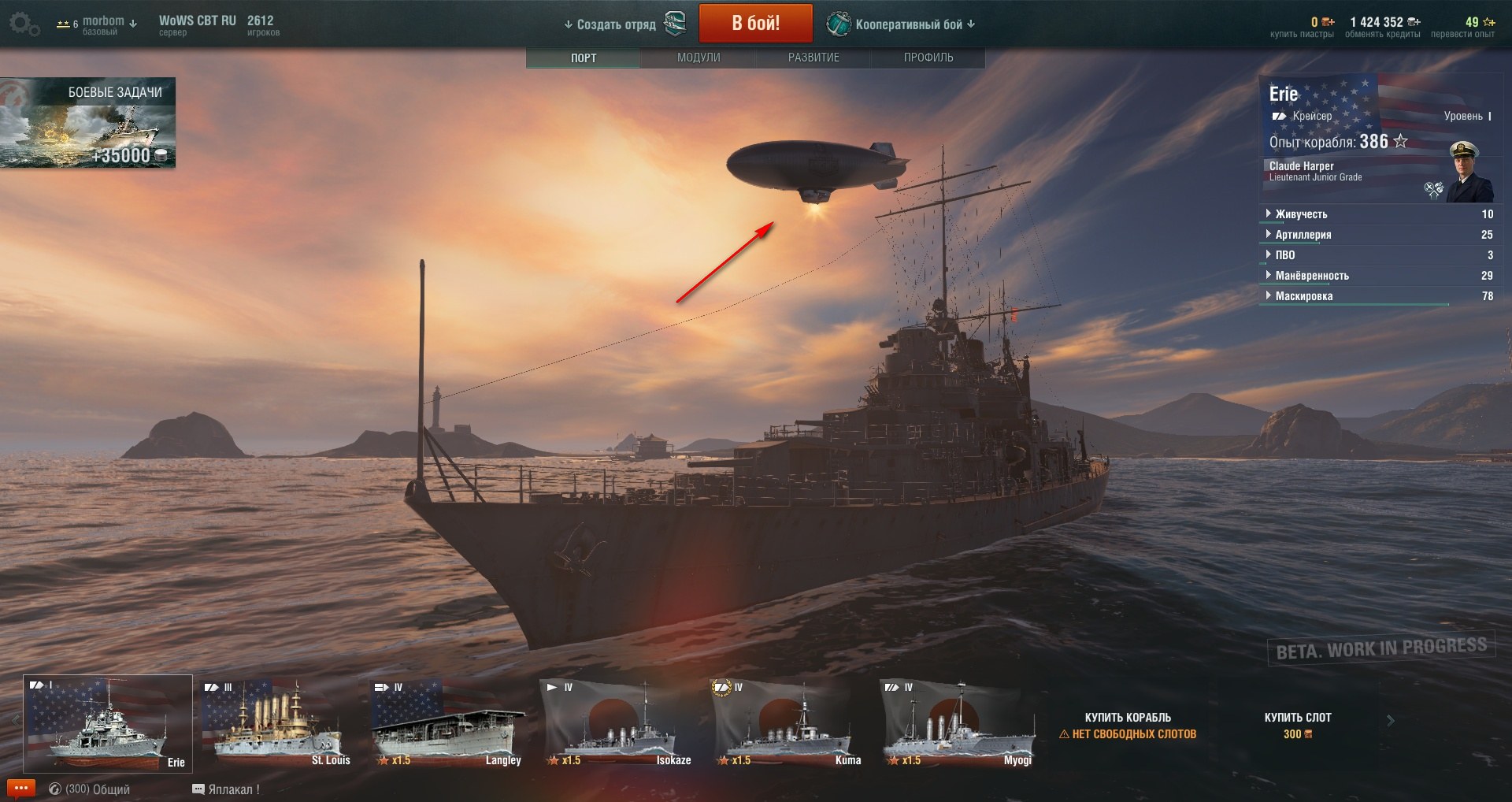Start battle with the red В бой! button
1512x802 pixels.
(755, 24)
